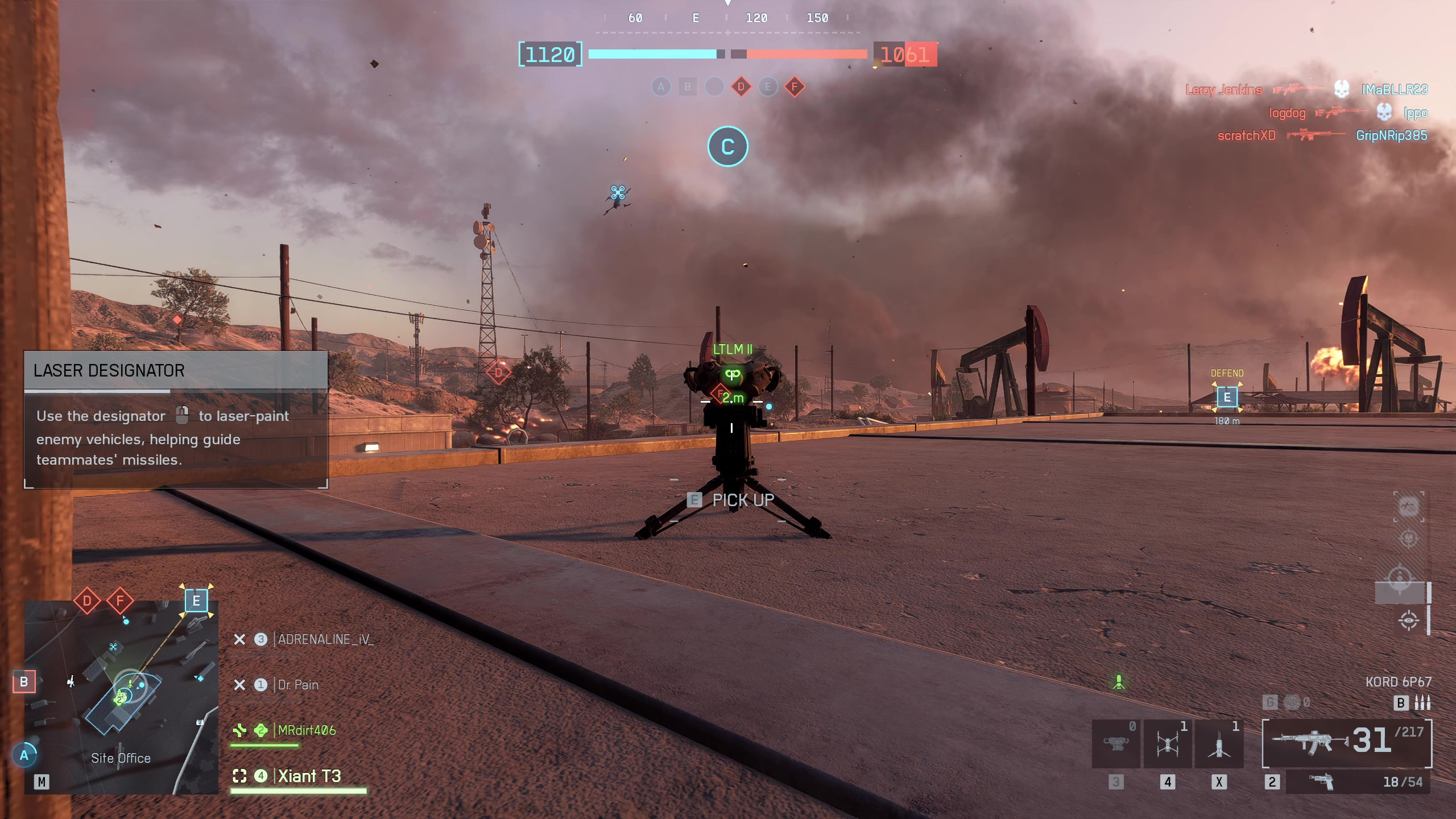Screen dimensions: 1456x819
Task: Click the large circled C objective marker
Action: click(727, 147)
